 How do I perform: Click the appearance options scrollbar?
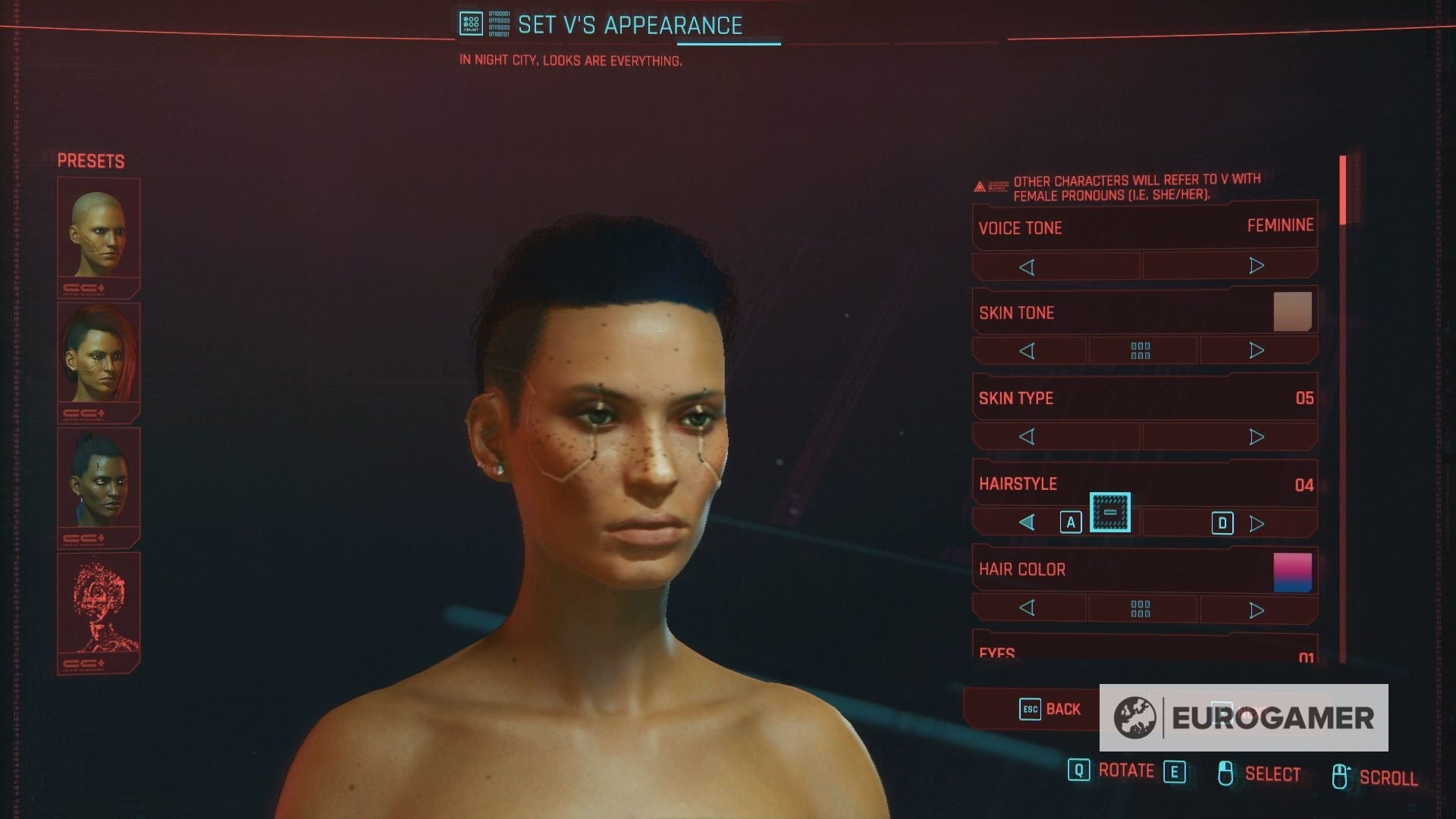[x=1342, y=190]
